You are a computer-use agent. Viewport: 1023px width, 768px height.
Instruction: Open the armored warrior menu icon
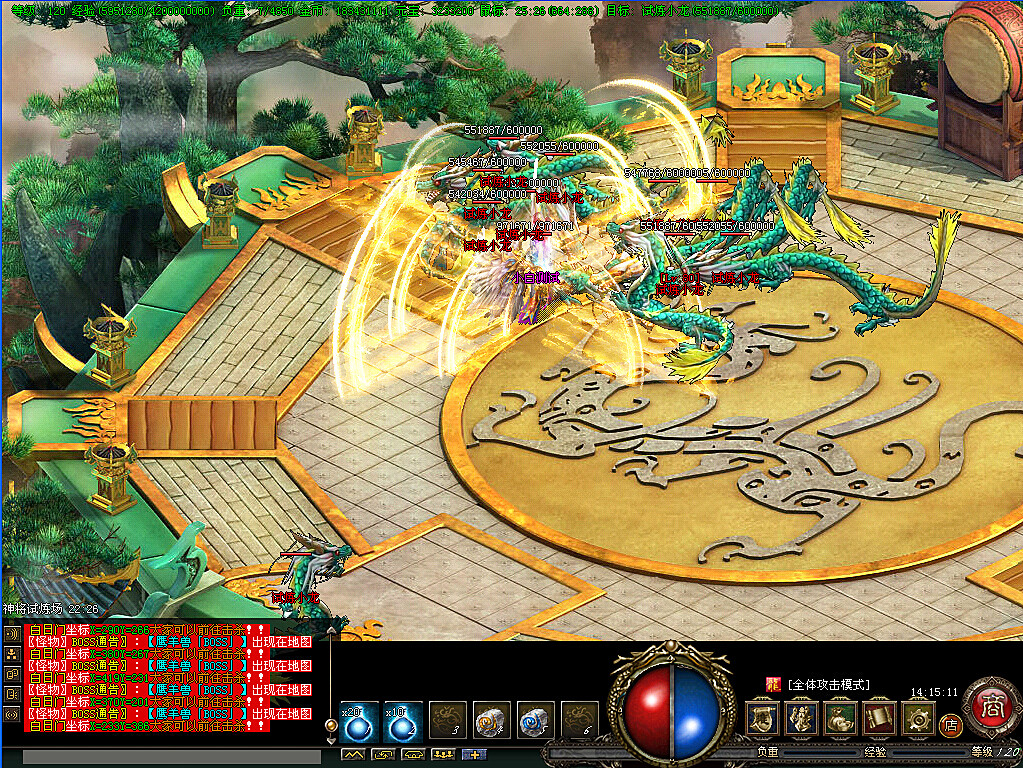(x=801, y=717)
